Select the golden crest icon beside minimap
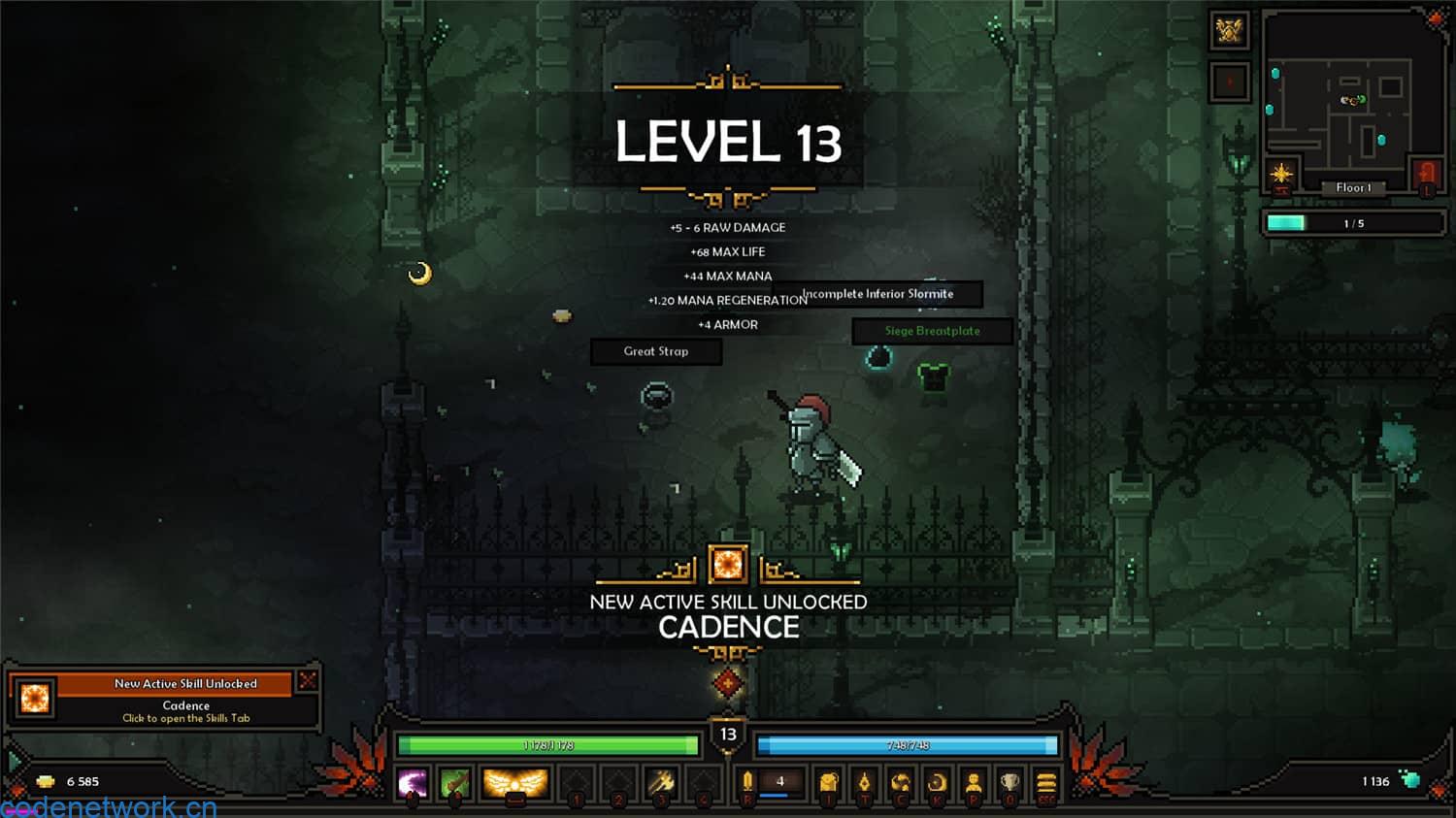 (x=1230, y=31)
